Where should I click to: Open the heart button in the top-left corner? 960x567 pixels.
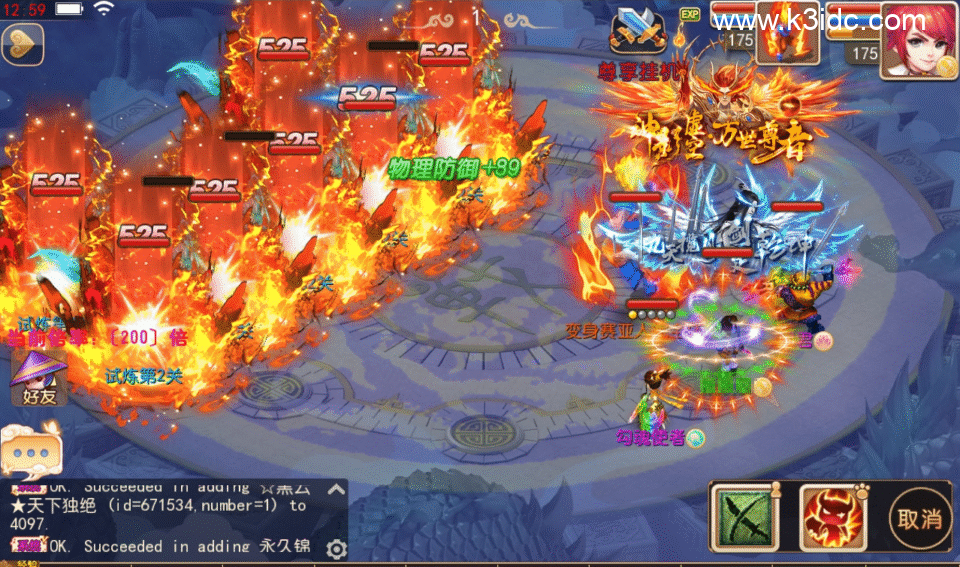coord(22,45)
